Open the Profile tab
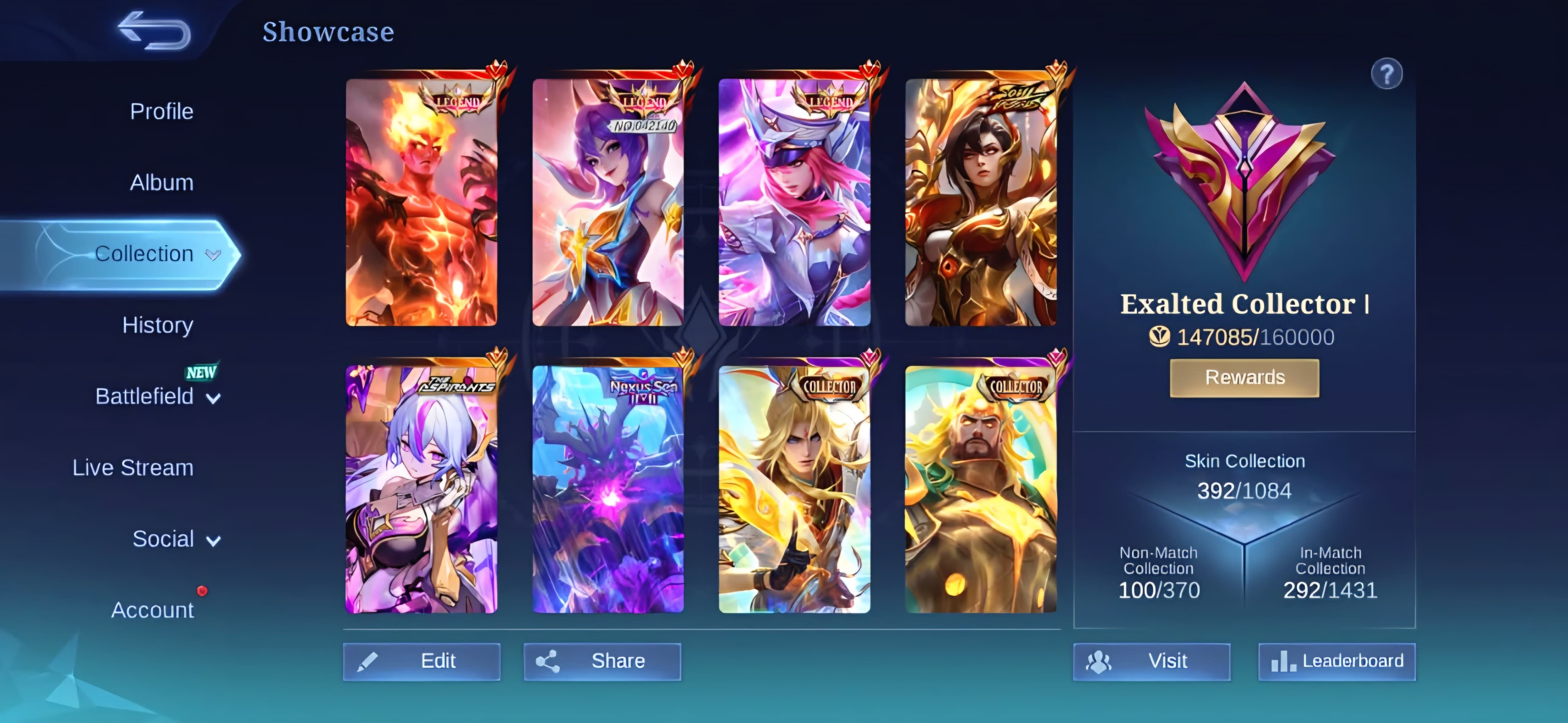1568x723 pixels. coord(161,112)
